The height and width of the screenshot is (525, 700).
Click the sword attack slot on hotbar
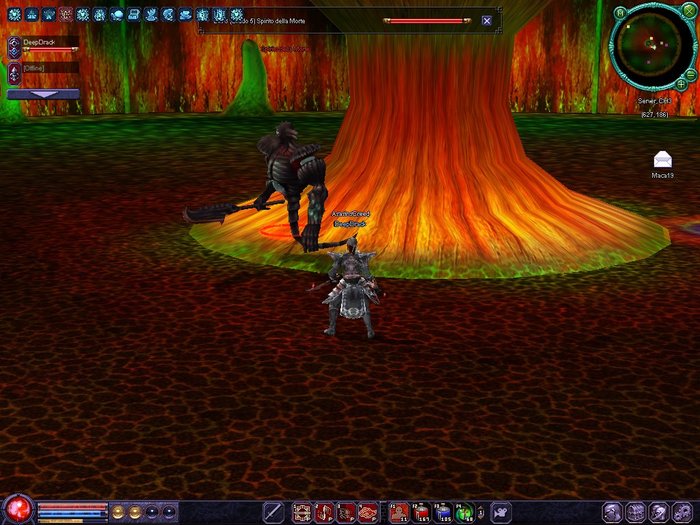click(274, 512)
